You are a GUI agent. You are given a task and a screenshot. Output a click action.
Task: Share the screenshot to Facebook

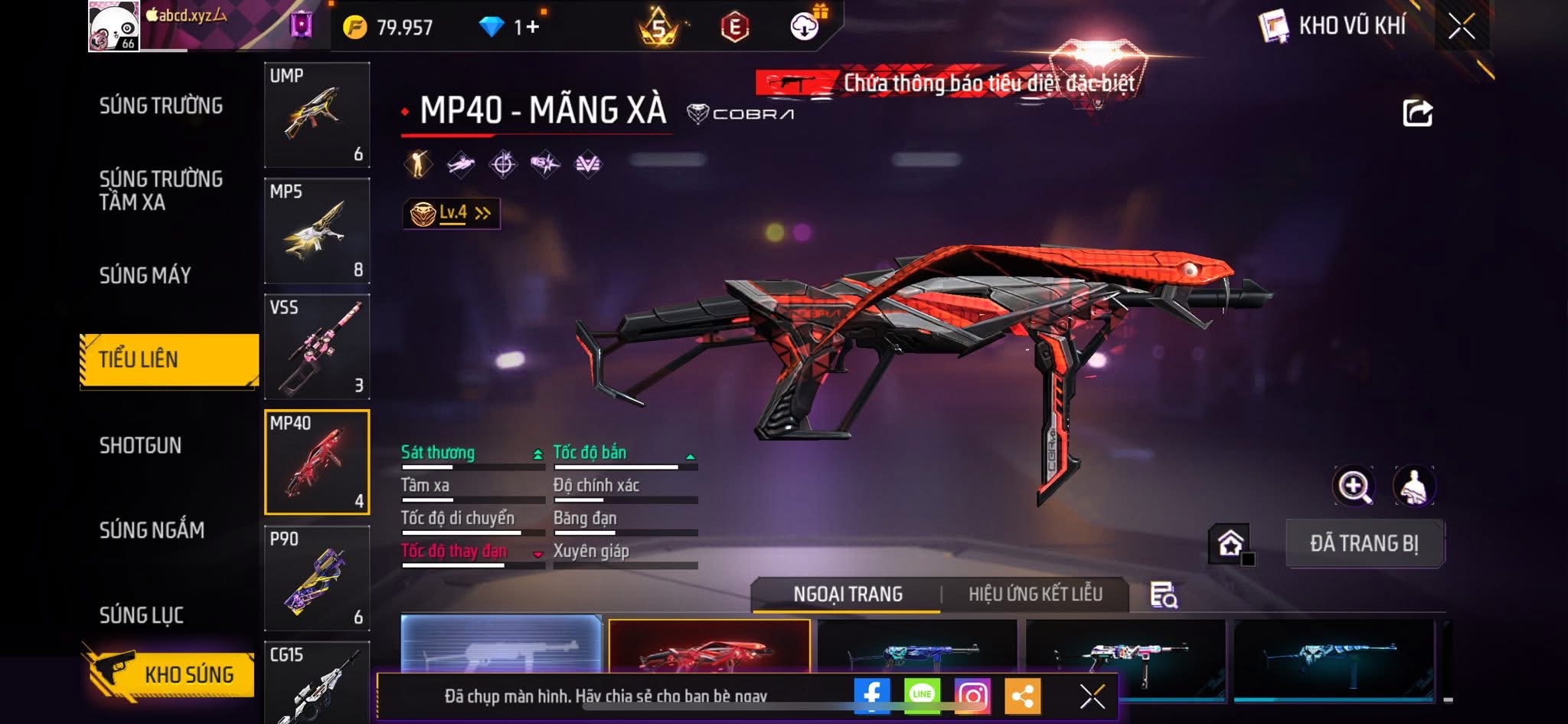coord(872,695)
